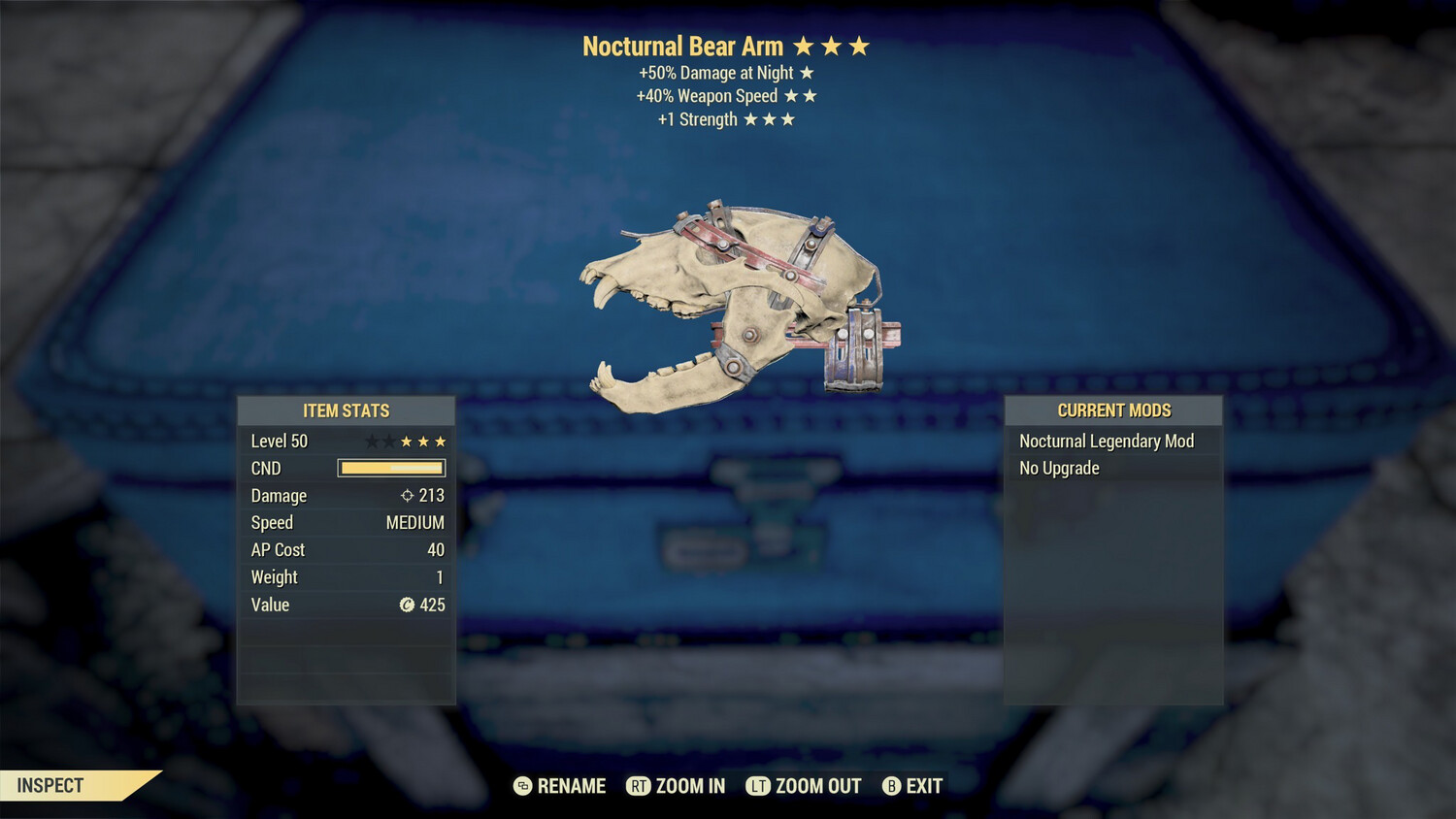Screen dimensions: 1456x819
Task: Select the Nocturnal Legendary Mod entry
Action: pos(1107,441)
